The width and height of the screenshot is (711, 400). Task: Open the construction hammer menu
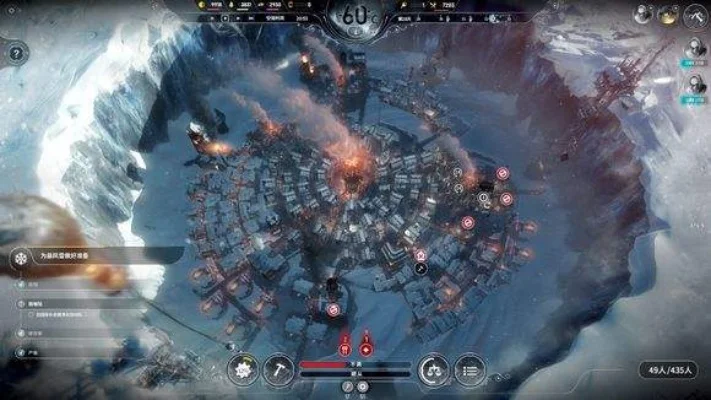click(281, 369)
